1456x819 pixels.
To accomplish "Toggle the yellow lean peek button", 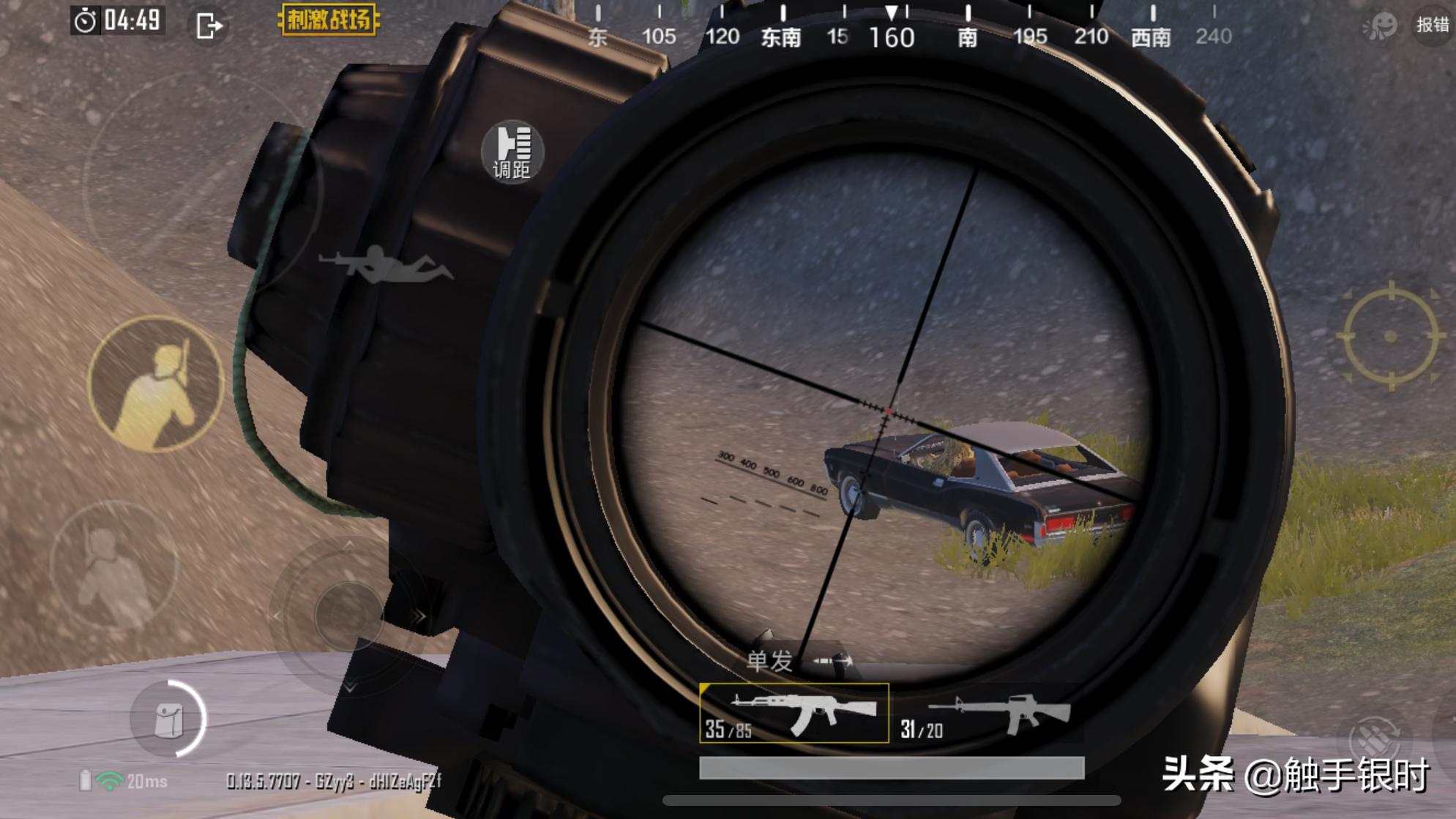I will click(156, 384).
